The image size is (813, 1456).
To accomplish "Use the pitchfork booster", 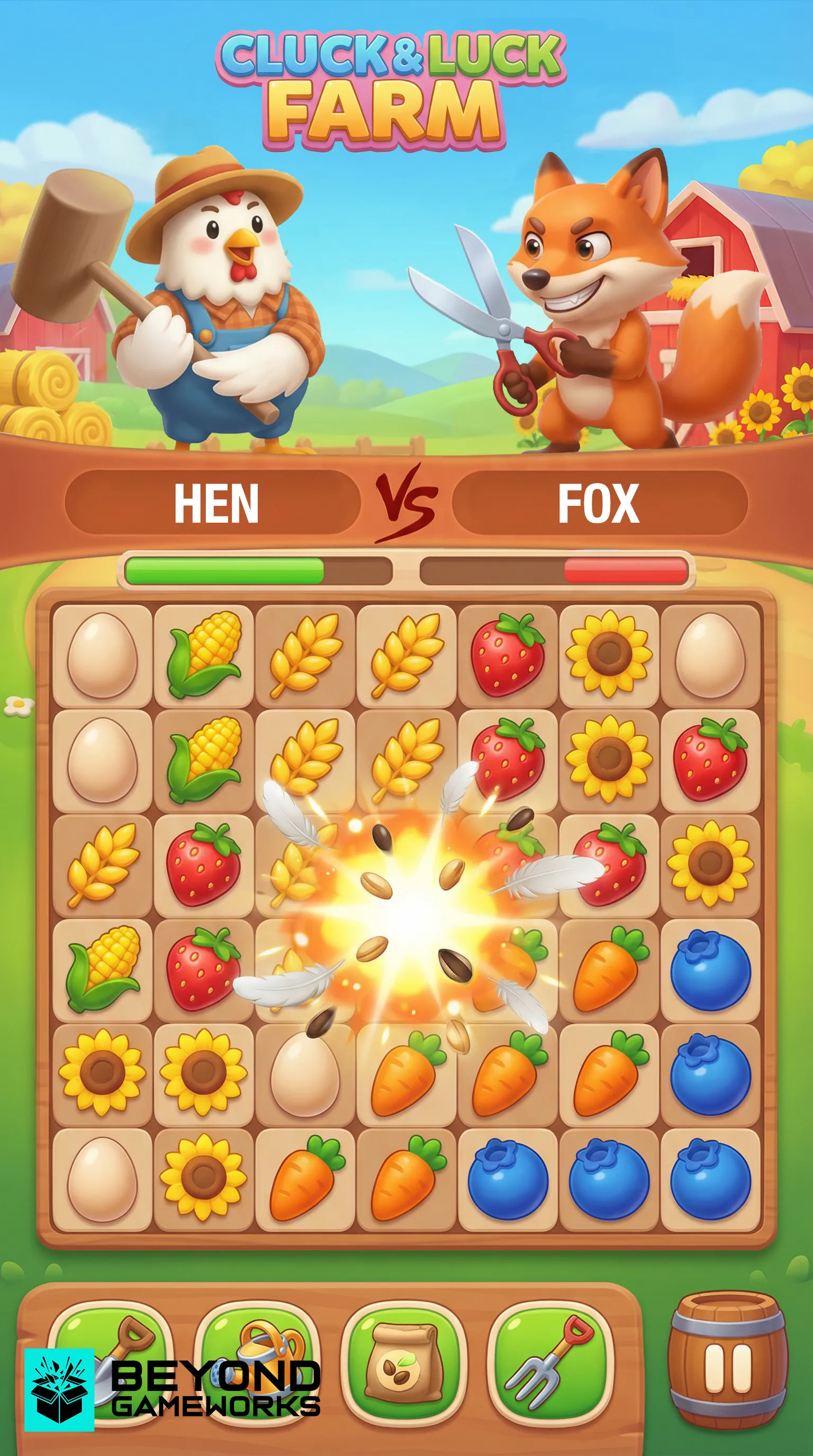I will tap(549, 1361).
